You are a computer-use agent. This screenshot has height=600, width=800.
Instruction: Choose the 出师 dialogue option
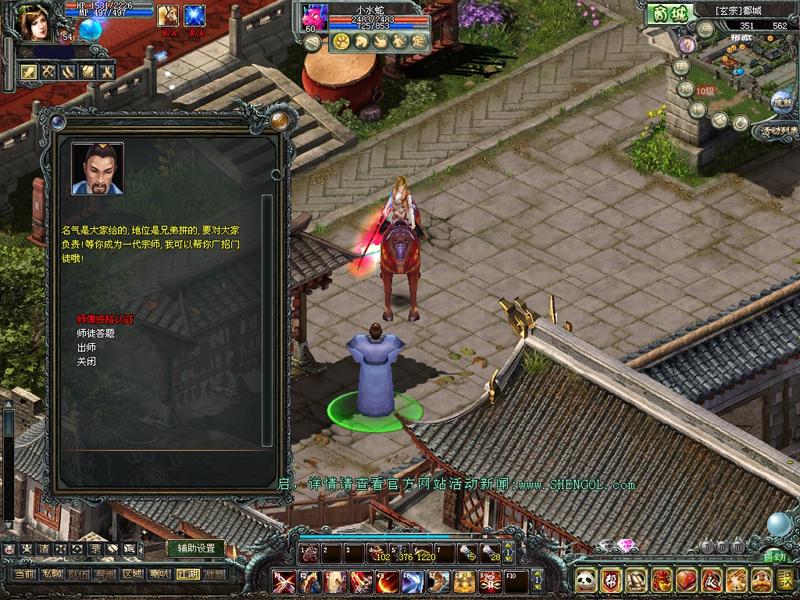point(86,347)
